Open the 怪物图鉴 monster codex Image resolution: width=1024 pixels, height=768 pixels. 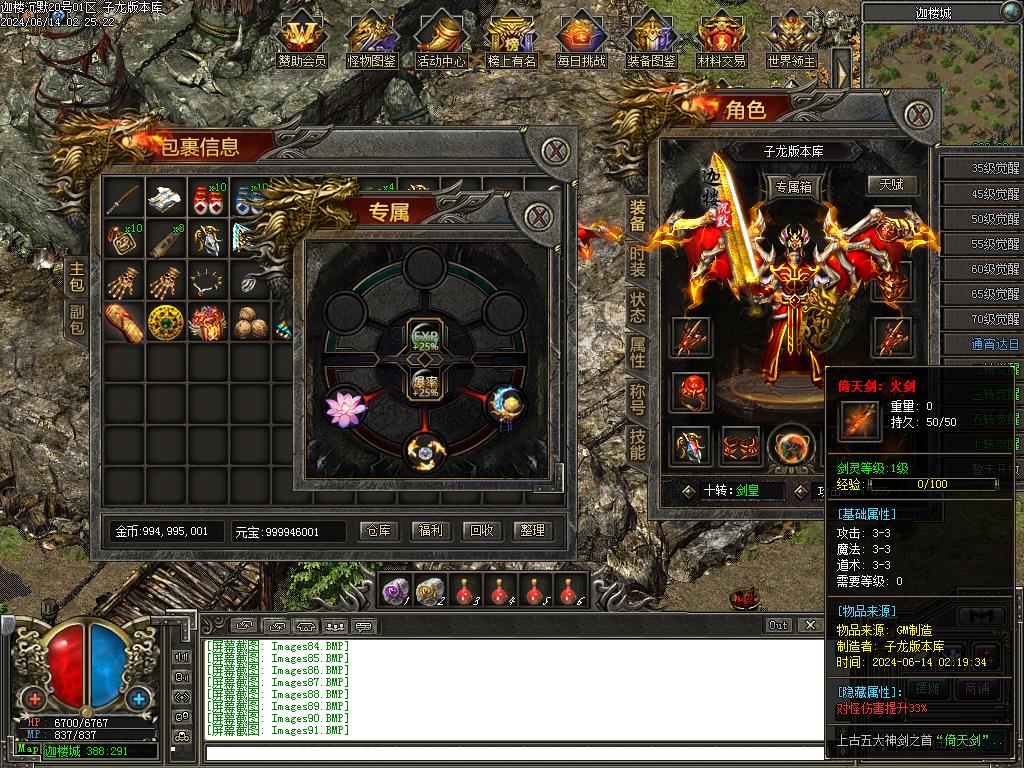pyautogui.click(x=371, y=40)
